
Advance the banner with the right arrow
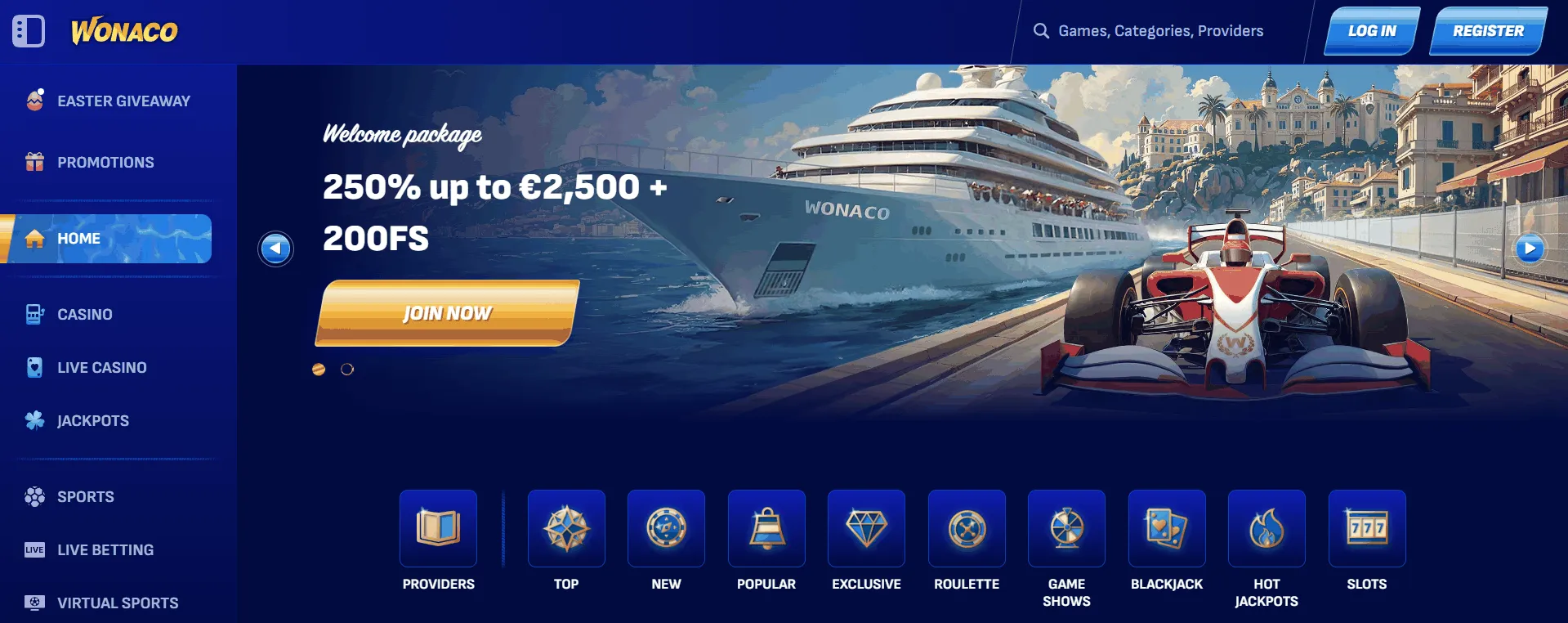pyautogui.click(x=1531, y=248)
